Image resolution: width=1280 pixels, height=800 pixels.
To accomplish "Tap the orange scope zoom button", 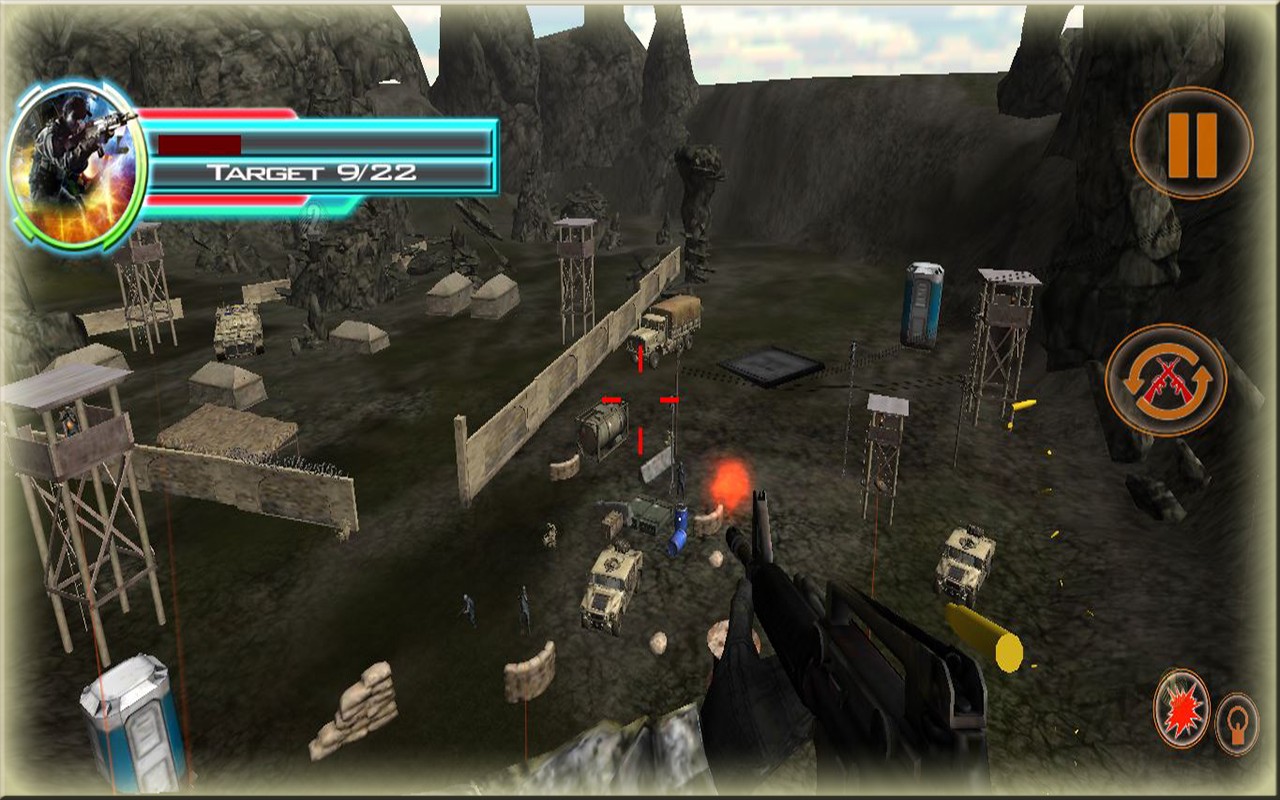I will pos(1237,722).
